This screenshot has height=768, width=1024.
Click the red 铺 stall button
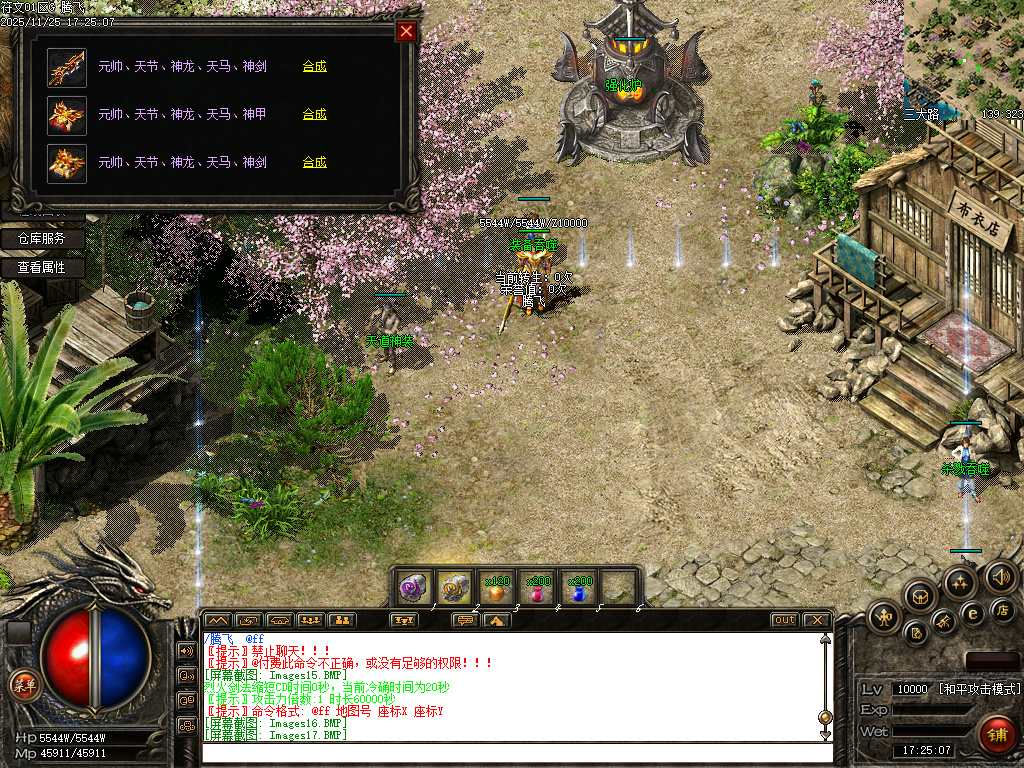[997, 733]
